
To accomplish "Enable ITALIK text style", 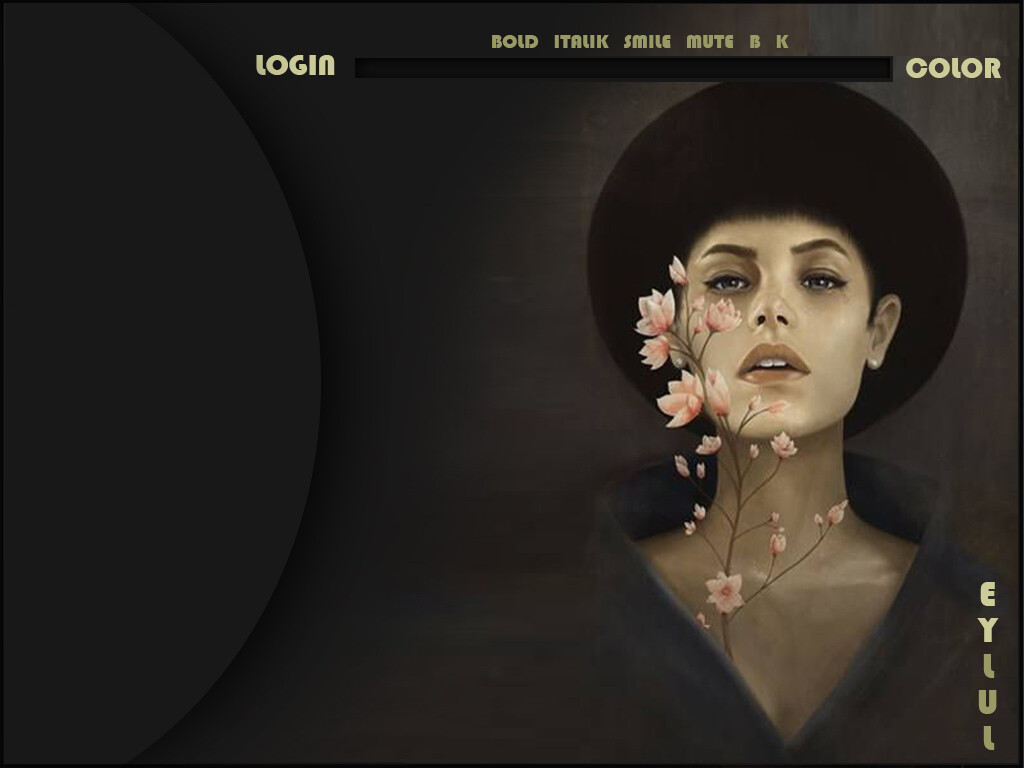I will [581, 42].
